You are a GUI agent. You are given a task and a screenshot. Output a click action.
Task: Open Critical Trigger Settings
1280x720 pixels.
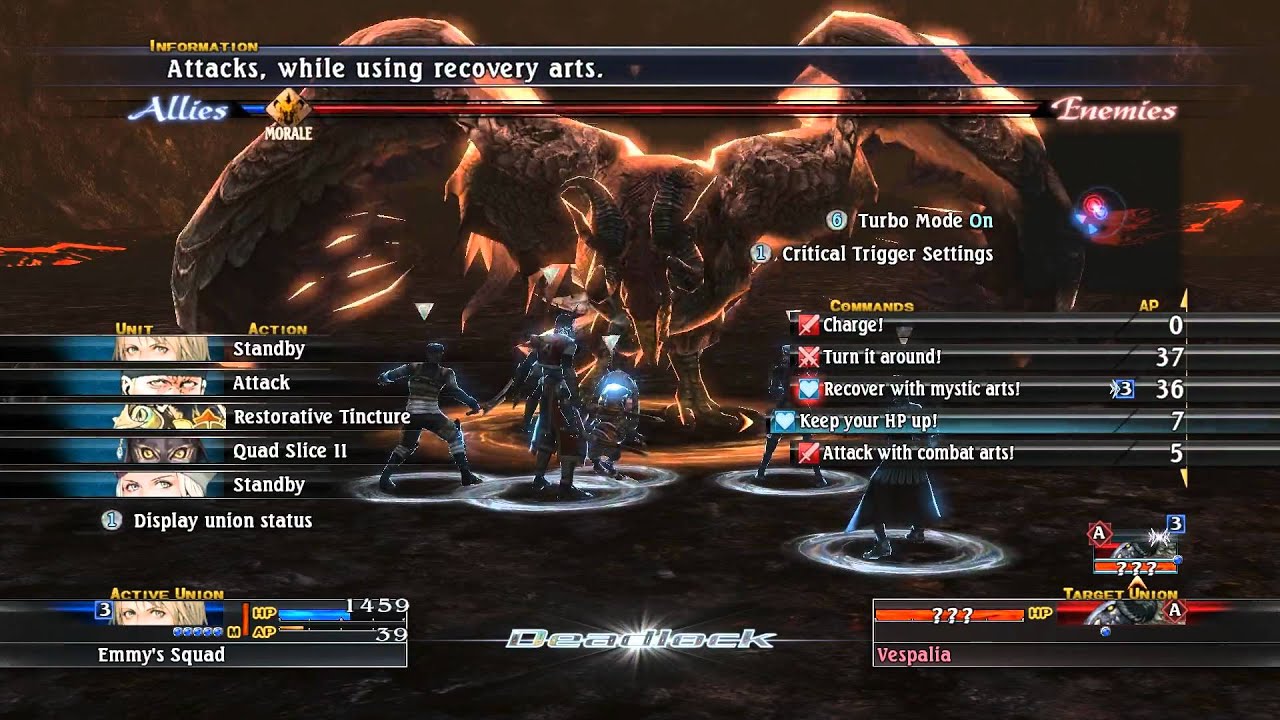886,254
